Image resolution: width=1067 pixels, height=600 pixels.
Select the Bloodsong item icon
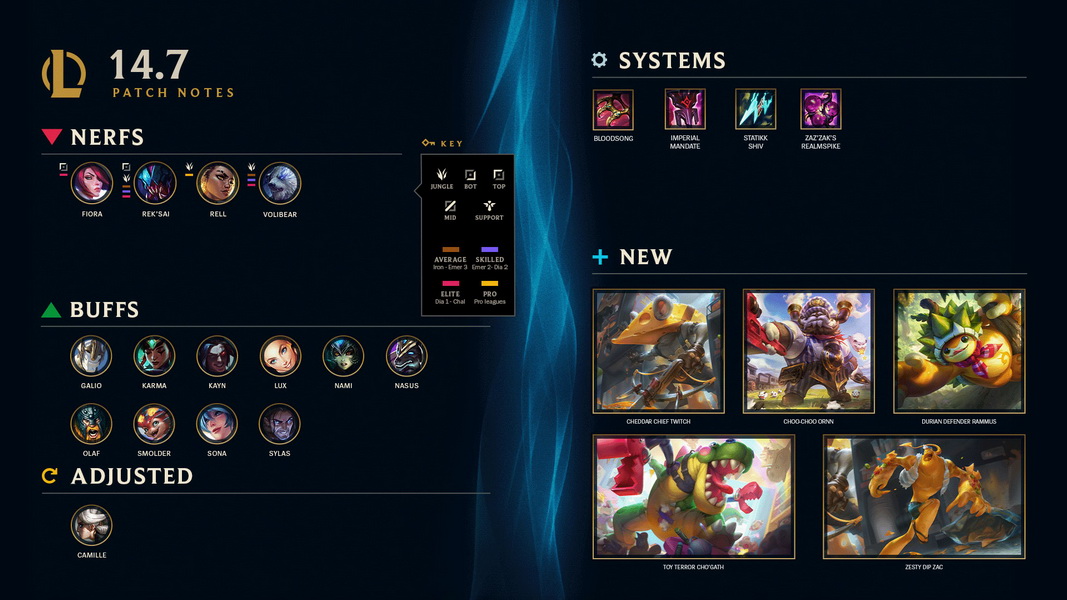point(613,110)
